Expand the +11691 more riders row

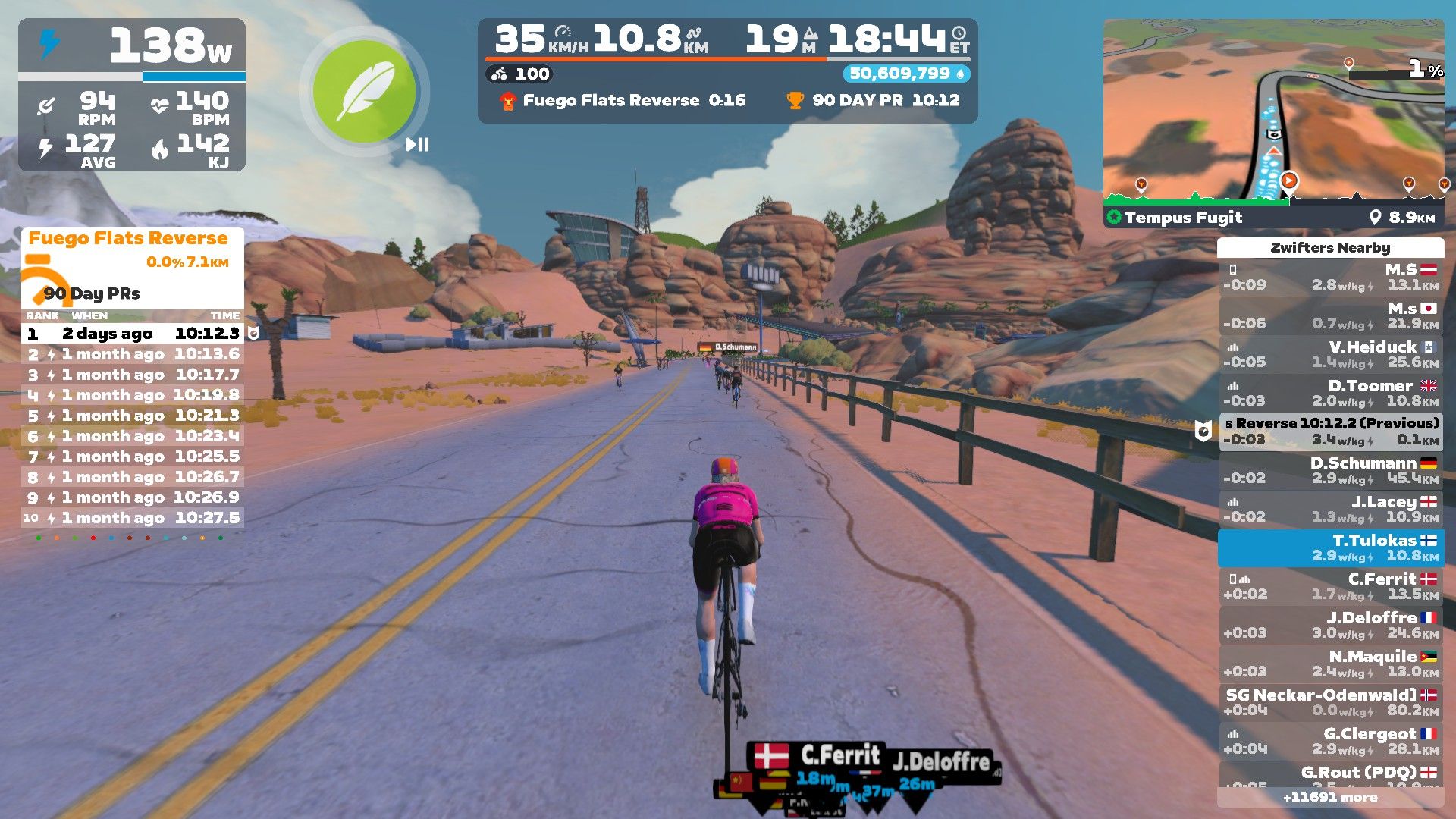coord(1330,797)
